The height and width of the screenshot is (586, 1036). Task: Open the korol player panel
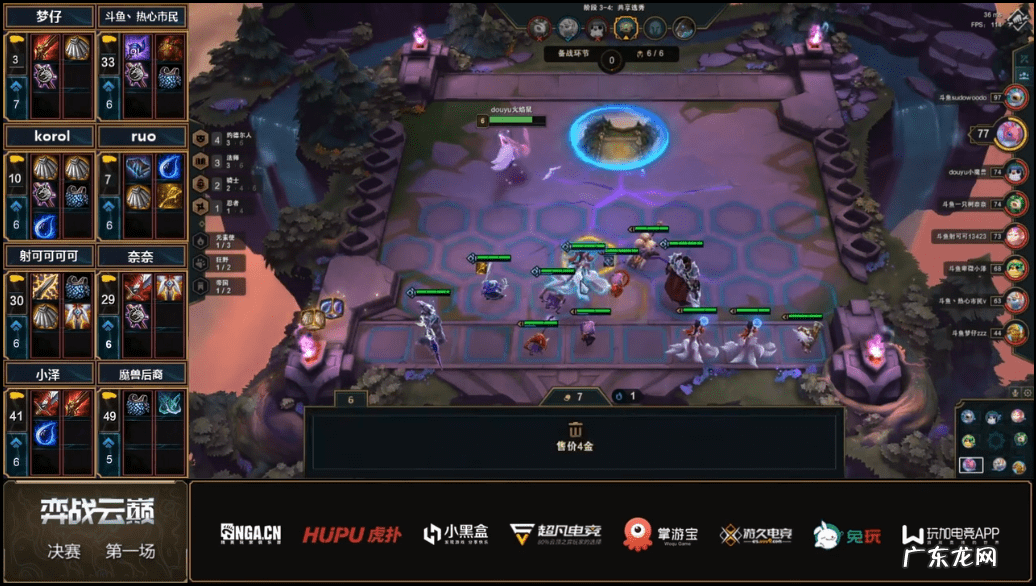pyautogui.click(x=50, y=136)
